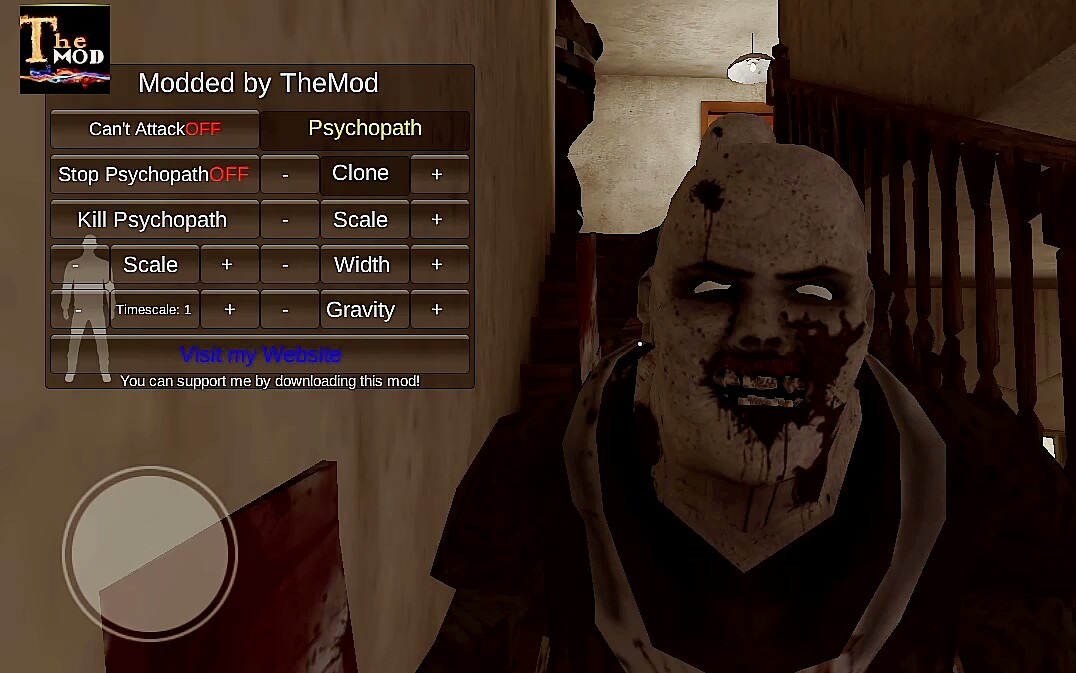Open the Visit my Website link
1076x673 pixels.
pos(260,355)
